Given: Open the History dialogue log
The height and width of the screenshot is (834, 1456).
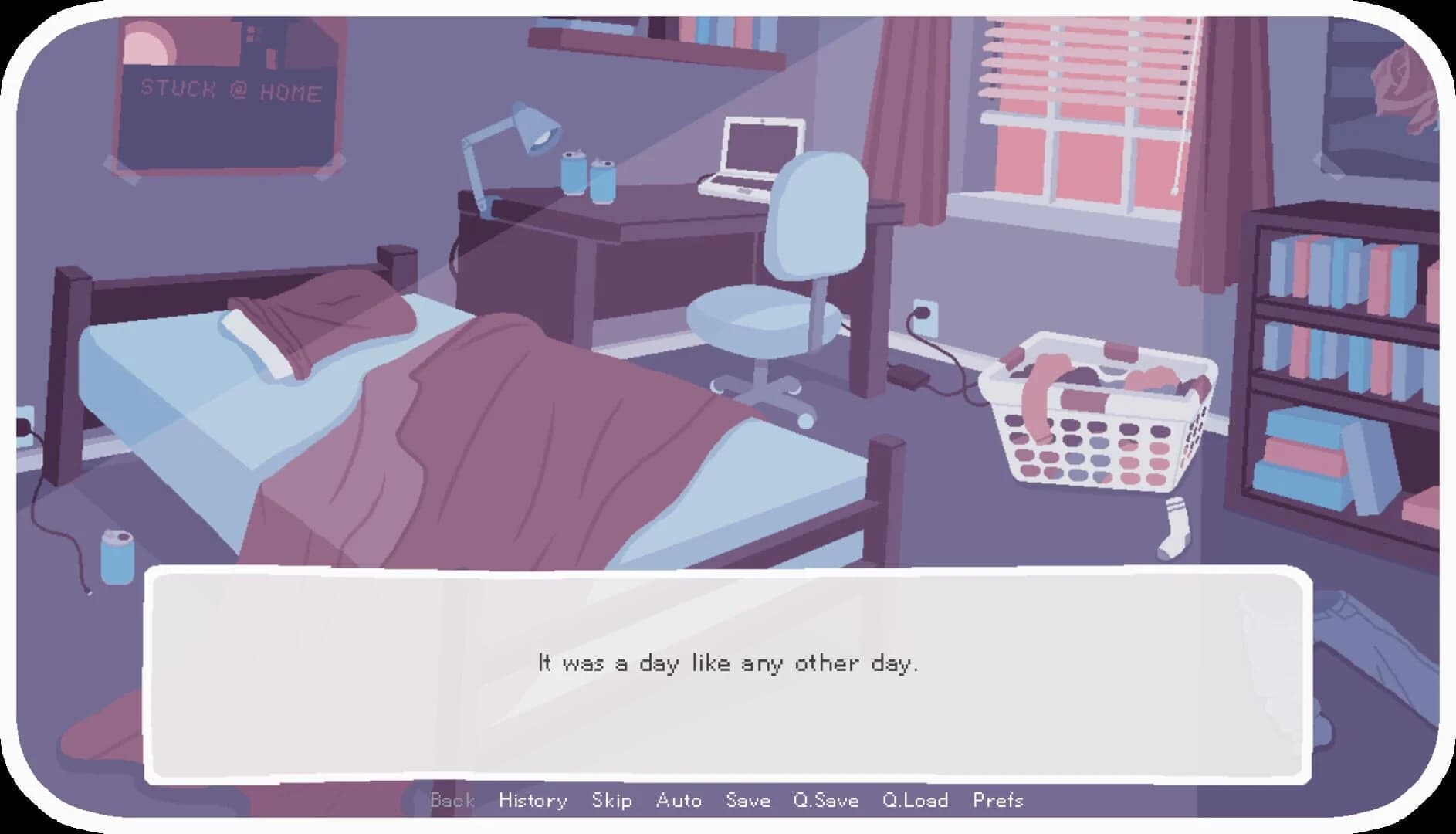Looking at the screenshot, I should tap(533, 801).
